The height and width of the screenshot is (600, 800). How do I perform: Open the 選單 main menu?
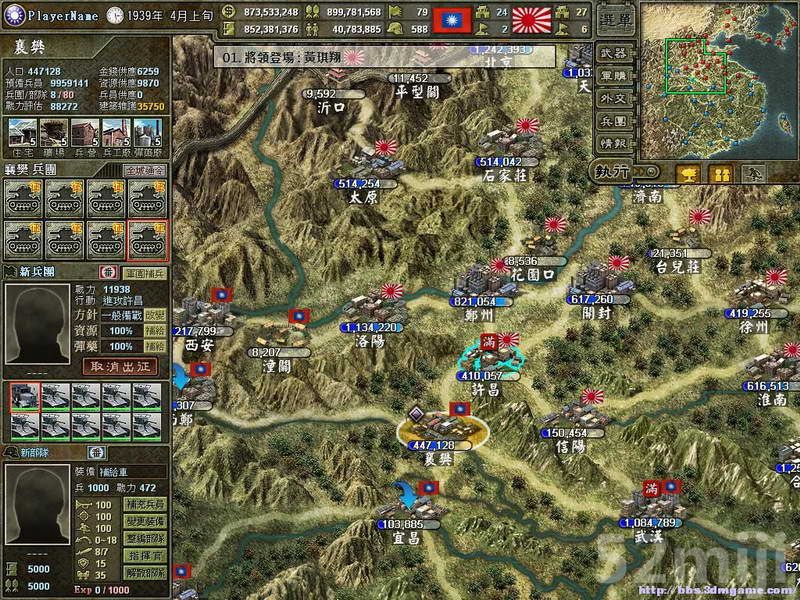(x=612, y=19)
